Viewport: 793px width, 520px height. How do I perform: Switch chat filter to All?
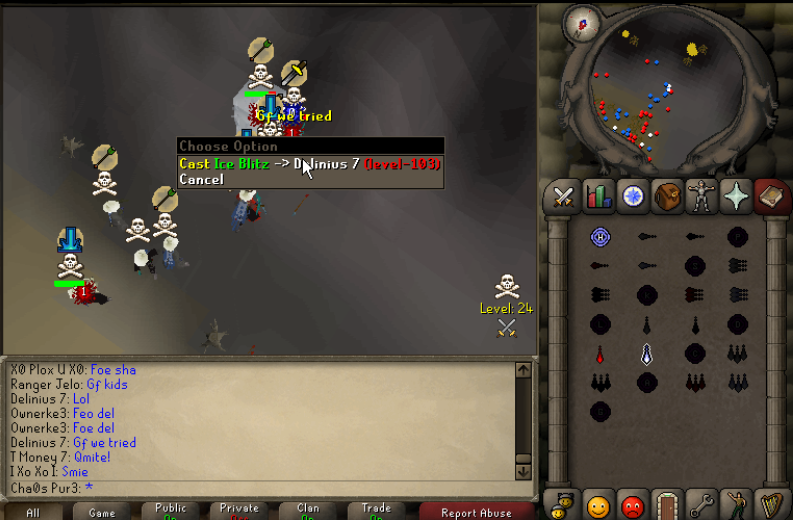click(x=33, y=512)
